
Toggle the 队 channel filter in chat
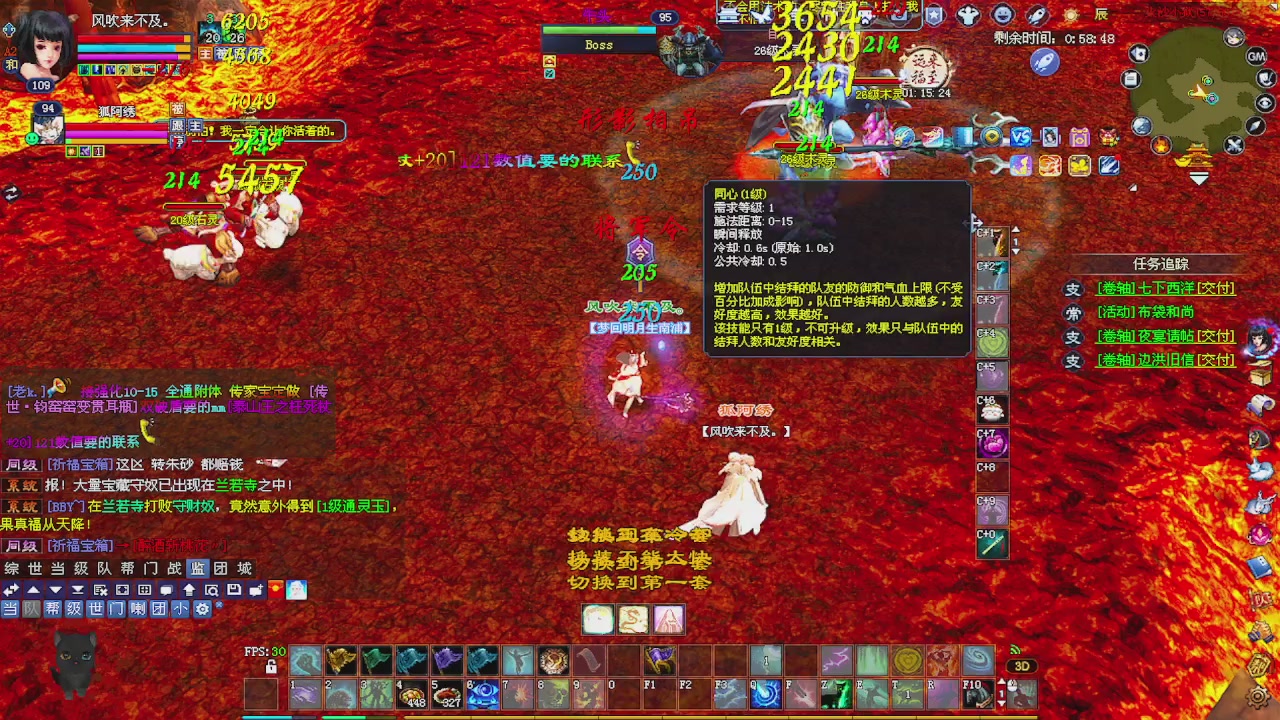(30, 608)
